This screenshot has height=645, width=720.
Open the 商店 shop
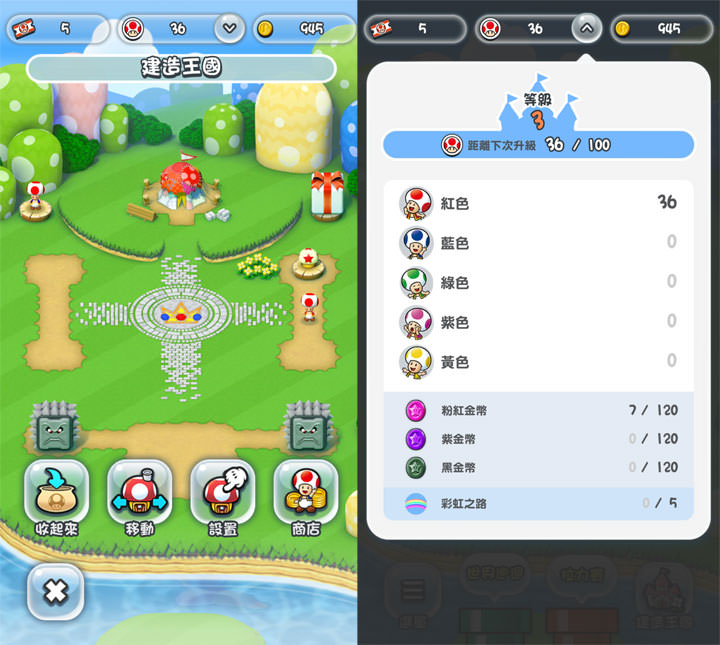305,499
